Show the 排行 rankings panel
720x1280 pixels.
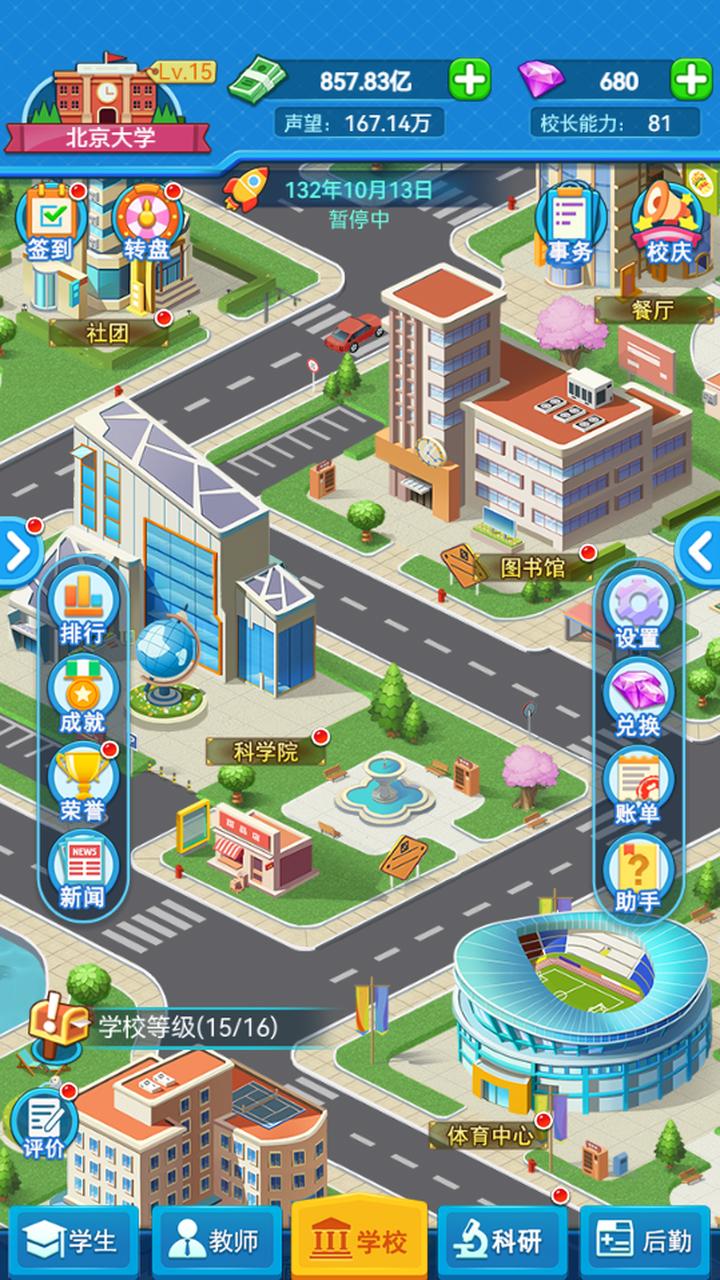point(83,606)
